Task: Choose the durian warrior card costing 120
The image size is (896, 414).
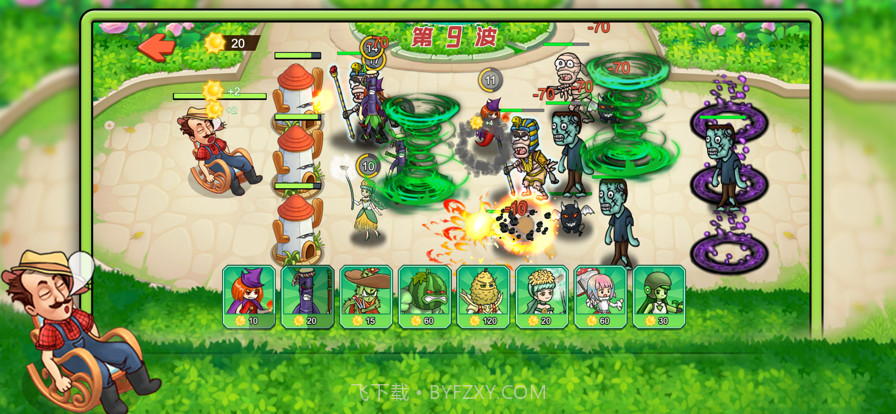Action: [482, 296]
